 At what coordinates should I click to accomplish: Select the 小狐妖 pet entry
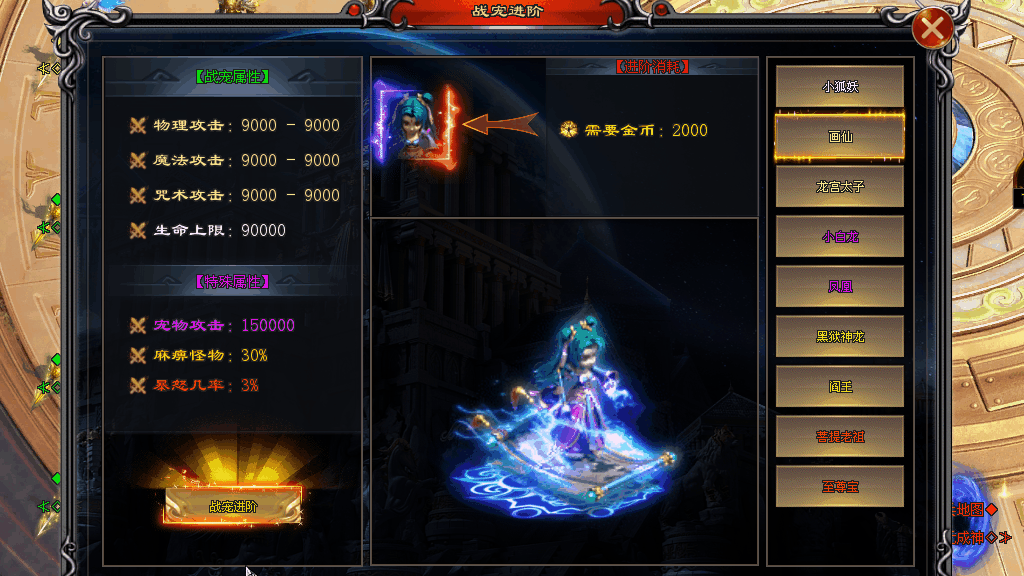840,87
